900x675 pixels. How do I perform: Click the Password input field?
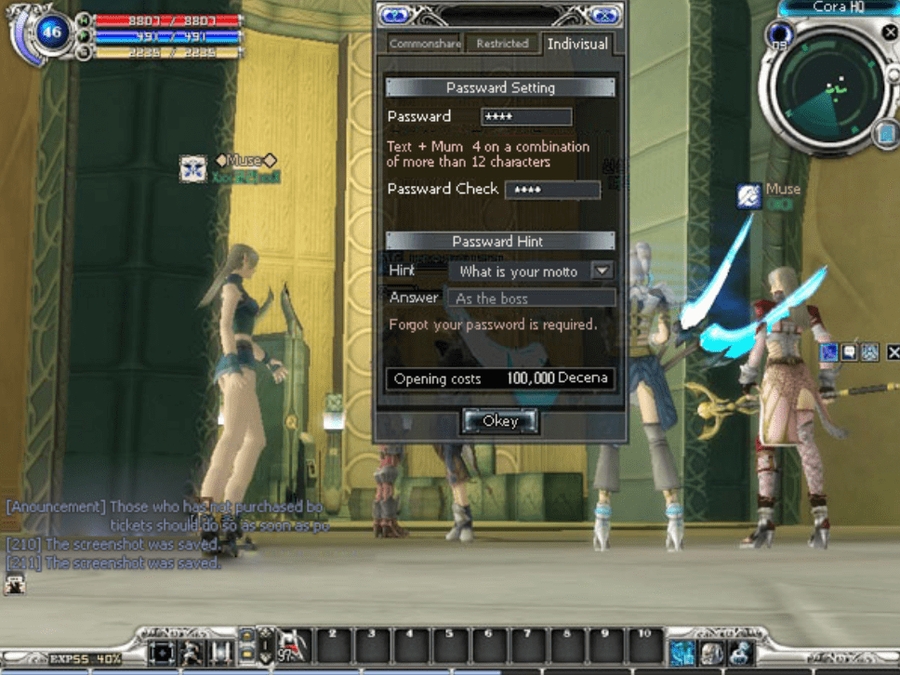(x=526, y=117)
